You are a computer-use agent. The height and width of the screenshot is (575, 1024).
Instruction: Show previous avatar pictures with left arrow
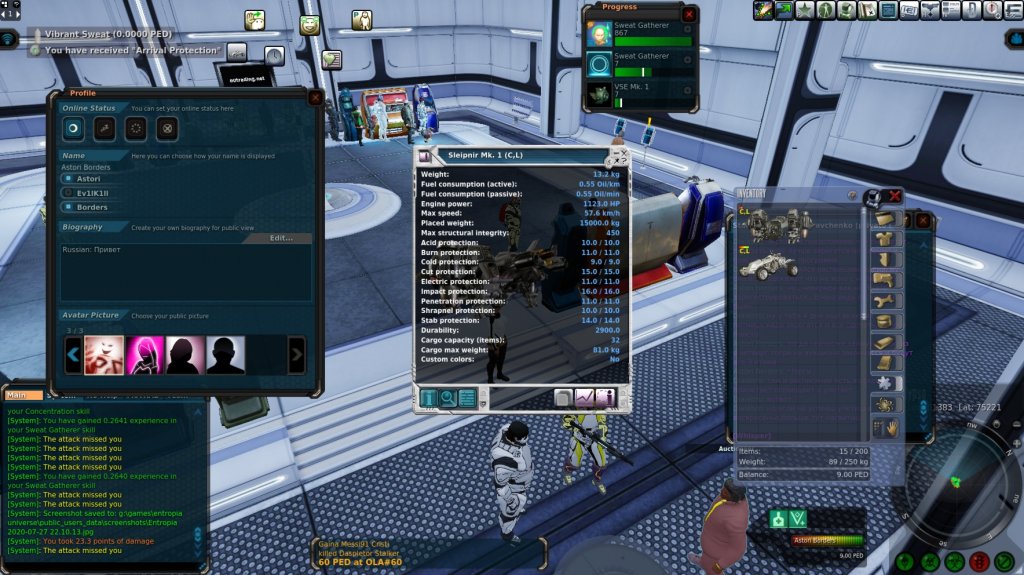[73, 354]
